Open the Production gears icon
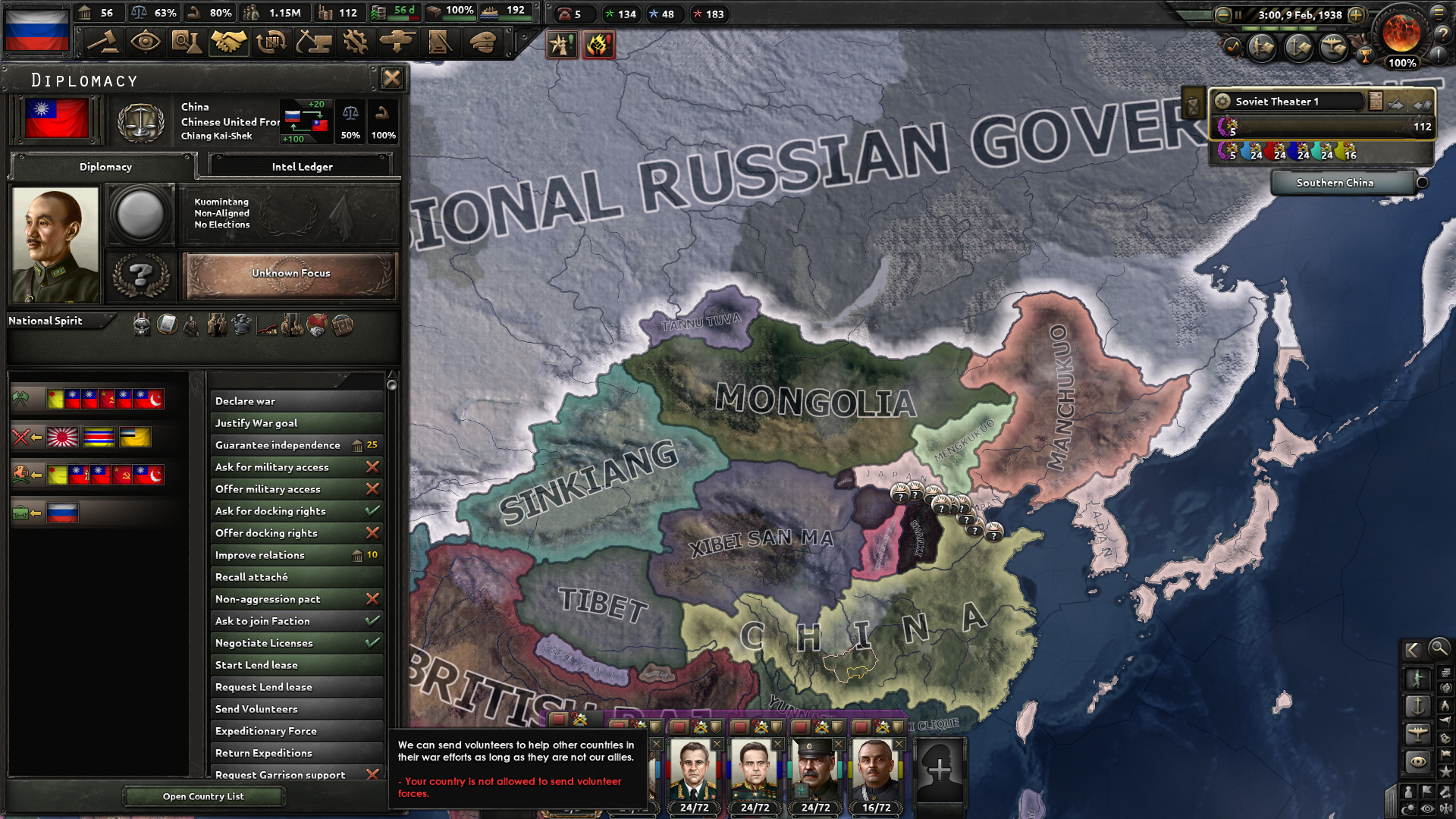1456x819 pixels. [356, 42]
